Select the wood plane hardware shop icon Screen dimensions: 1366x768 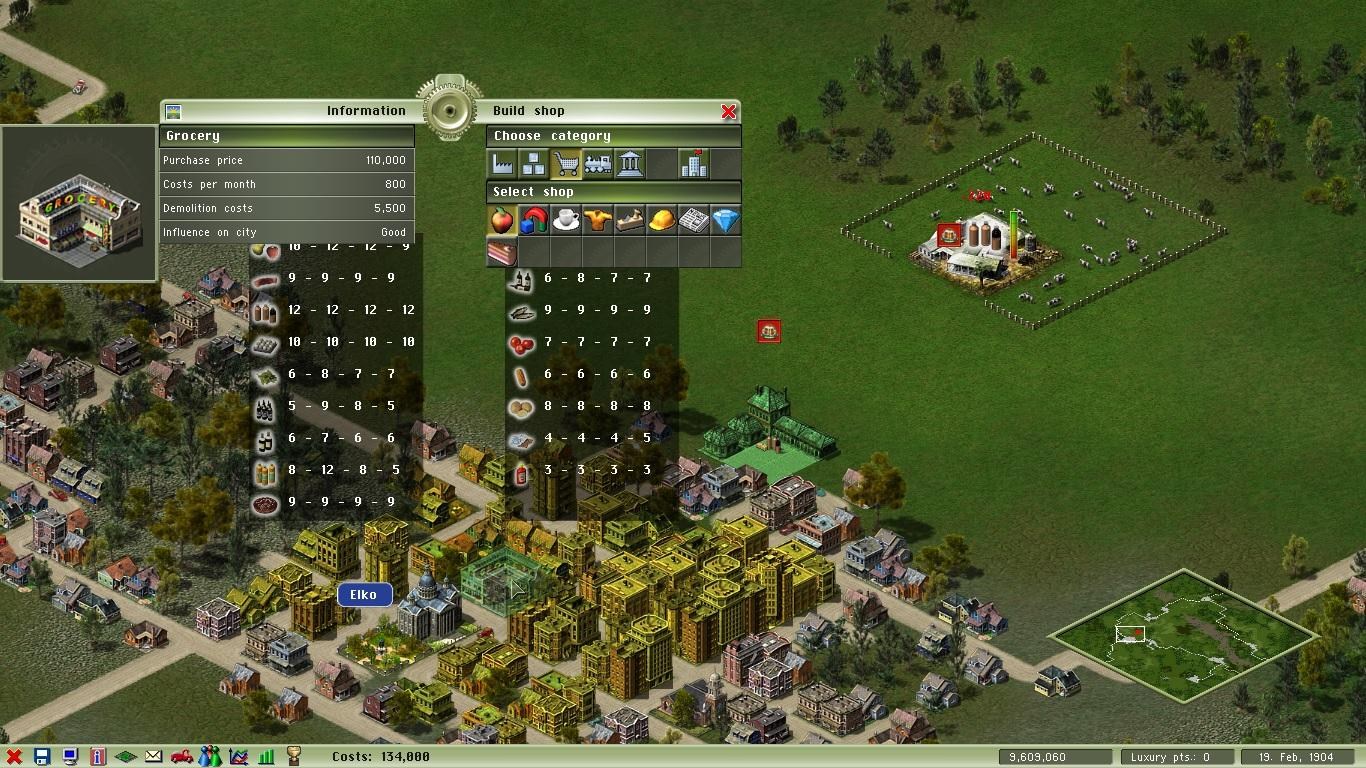(629, 218)
